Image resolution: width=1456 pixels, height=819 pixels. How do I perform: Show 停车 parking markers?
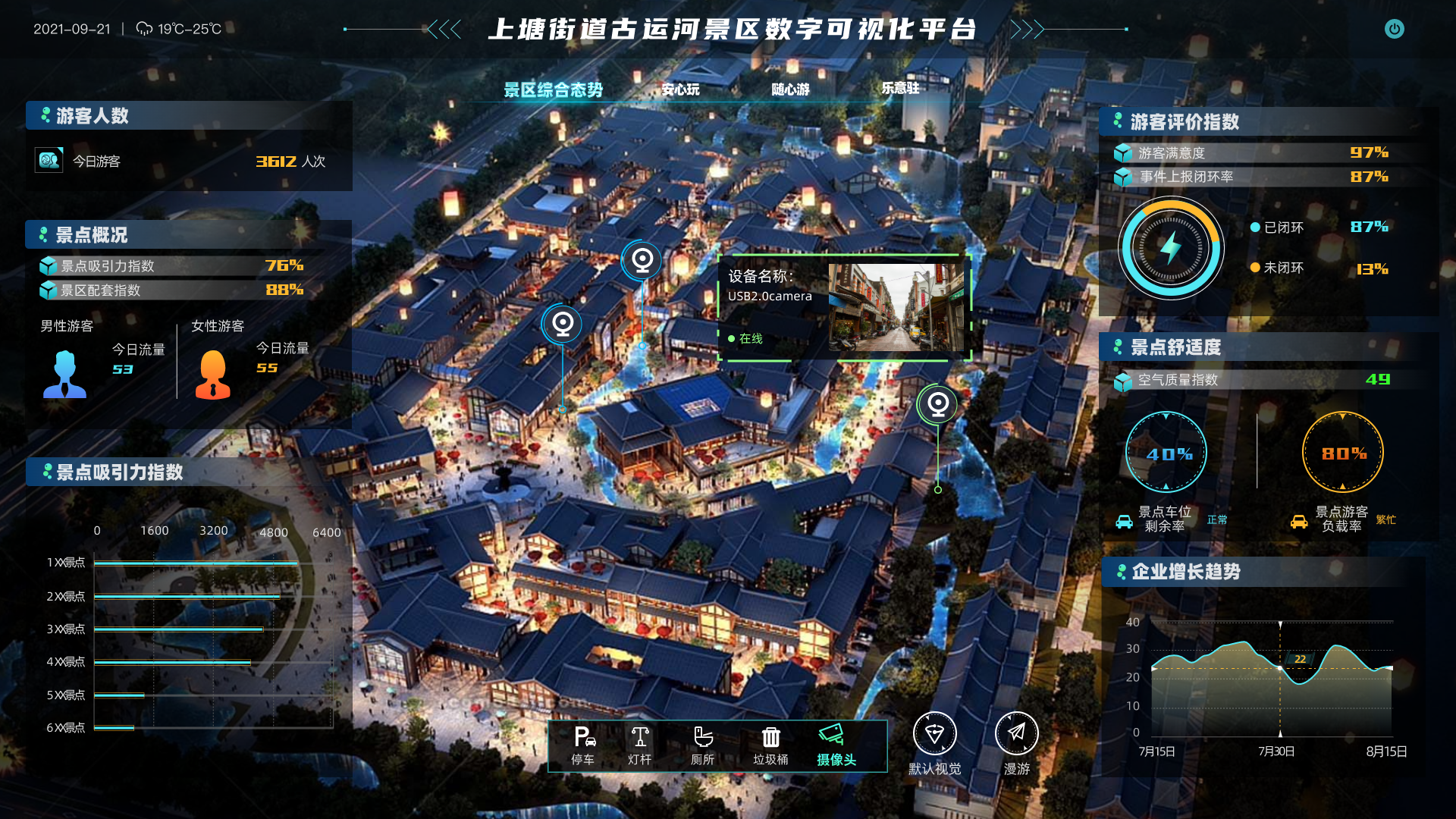tap(583, 745)
